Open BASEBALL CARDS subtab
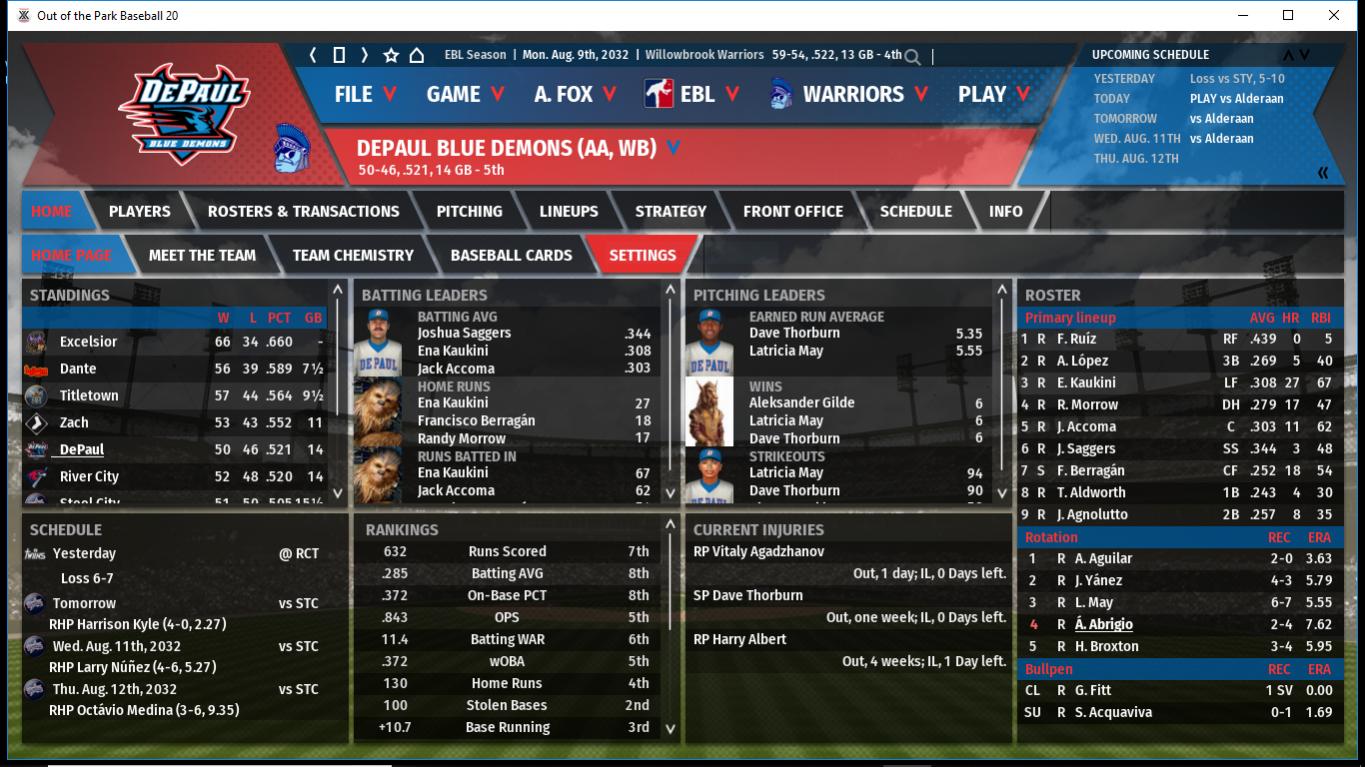1365x767 pixels. [x=511, y=255]
